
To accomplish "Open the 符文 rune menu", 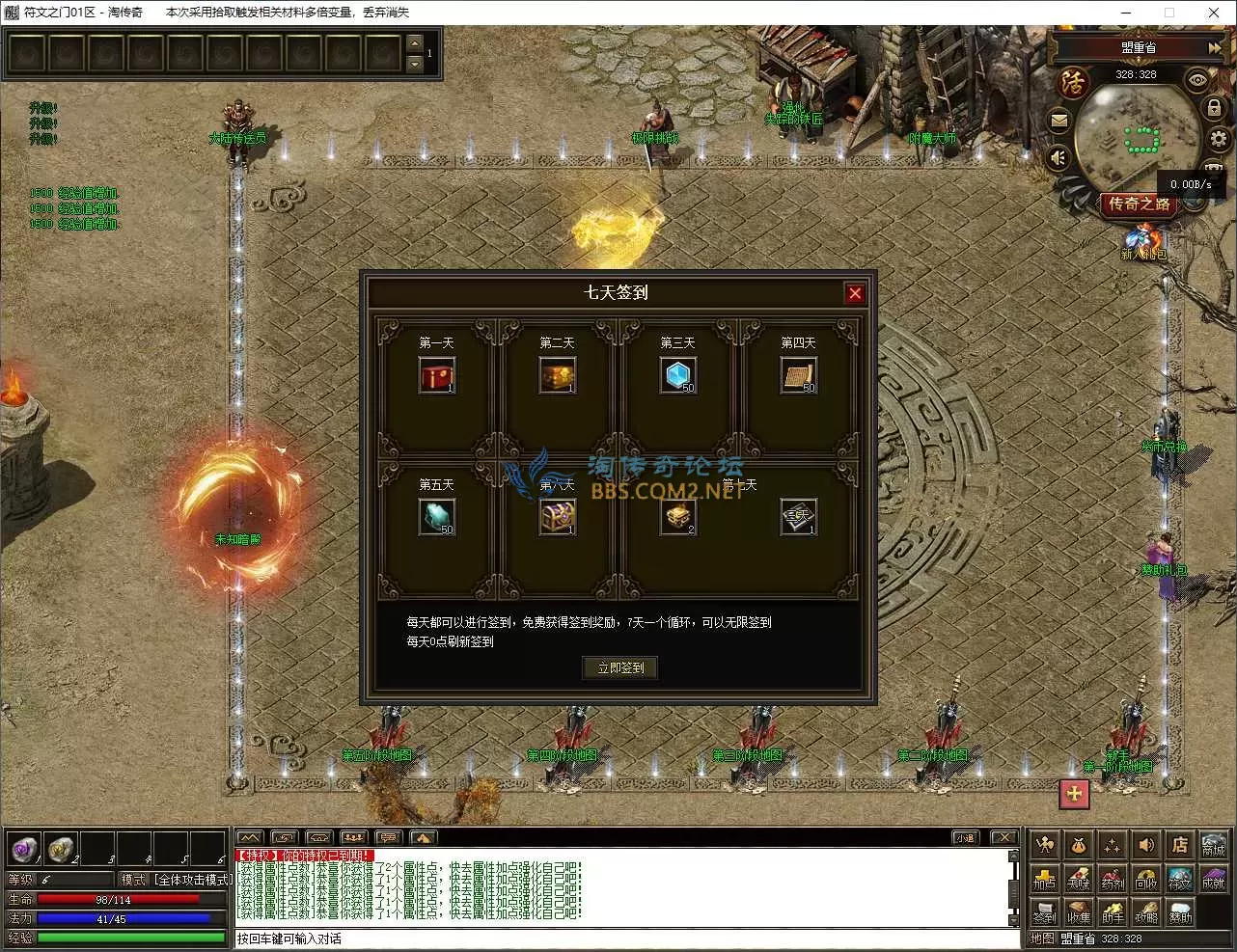I will pos(1179,878).
